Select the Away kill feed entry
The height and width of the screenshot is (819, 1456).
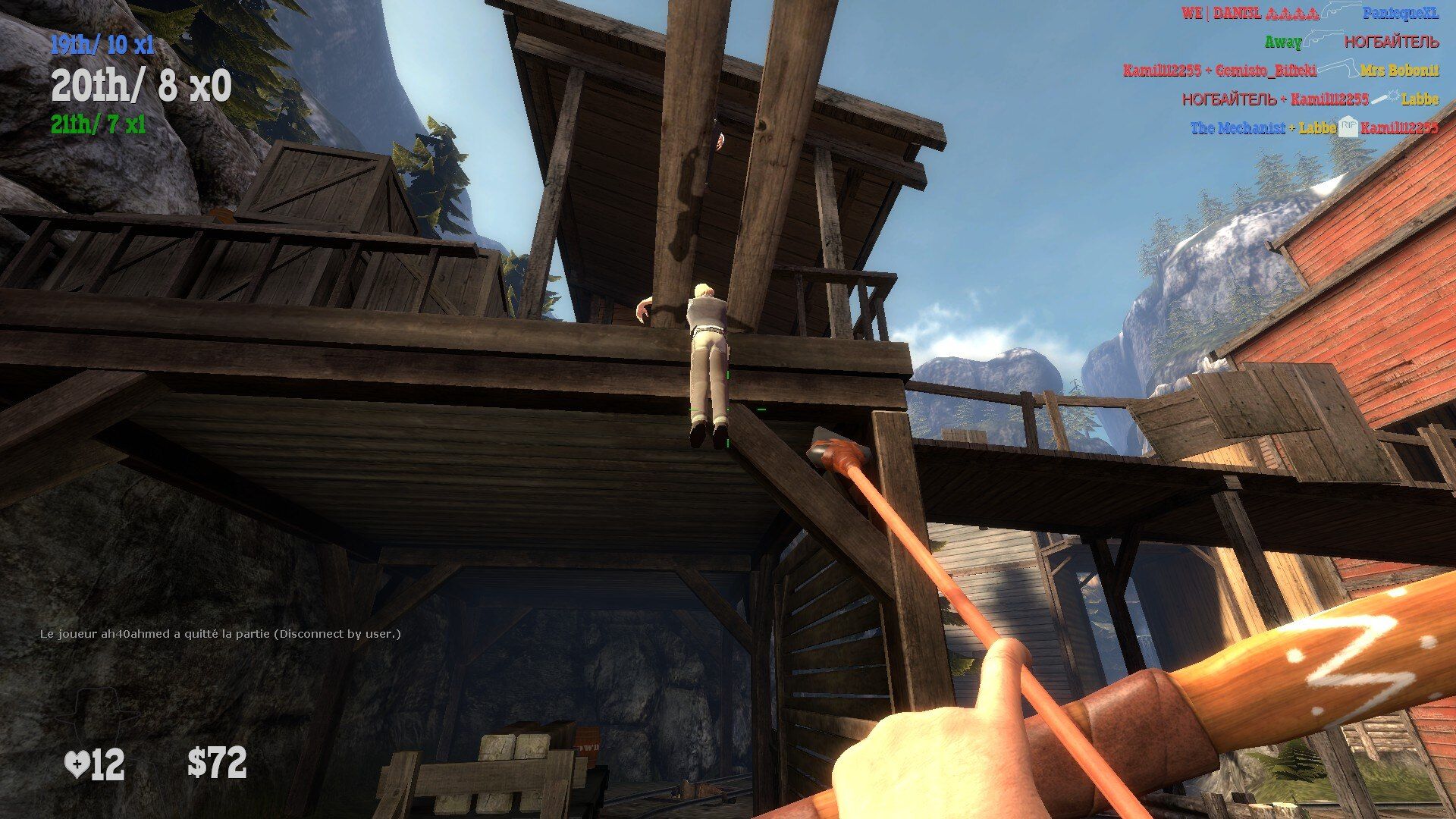(x=1351, y=42)
